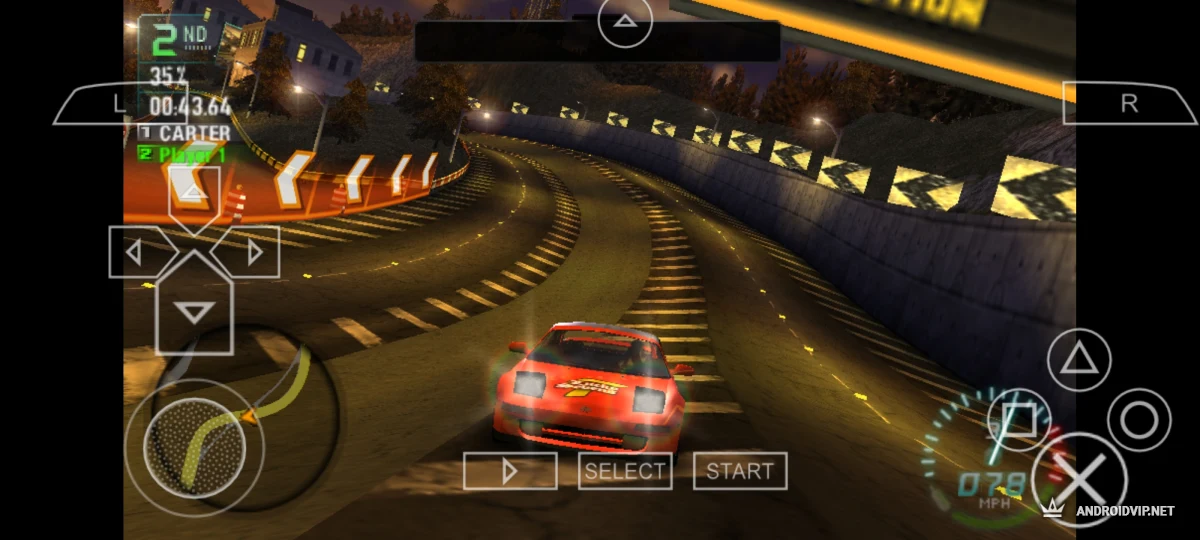
Task: Hit the SELECT button
Action: coord(625,471)
